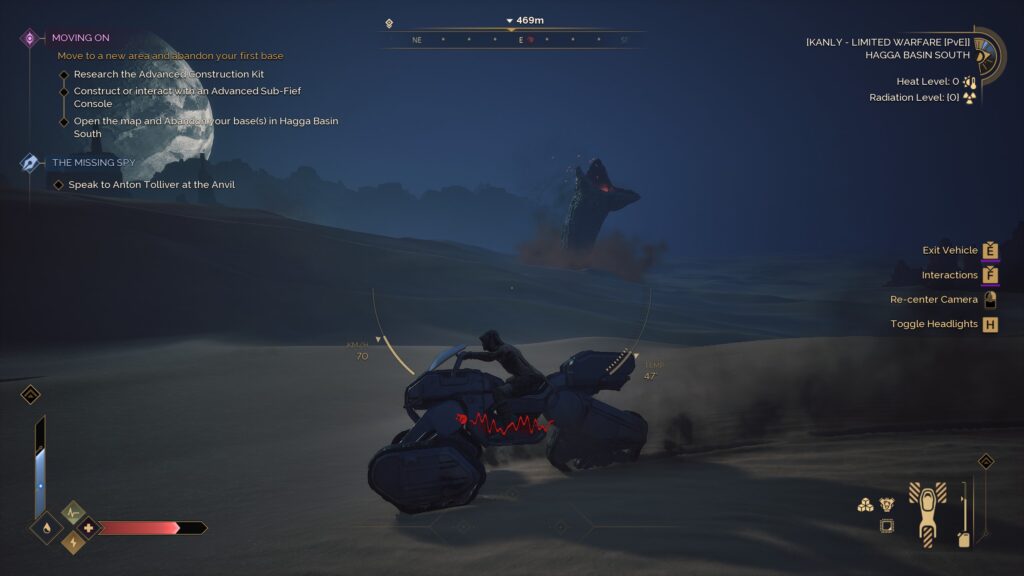
Task: Select the sandbike condition diagram
Action: 927,513
